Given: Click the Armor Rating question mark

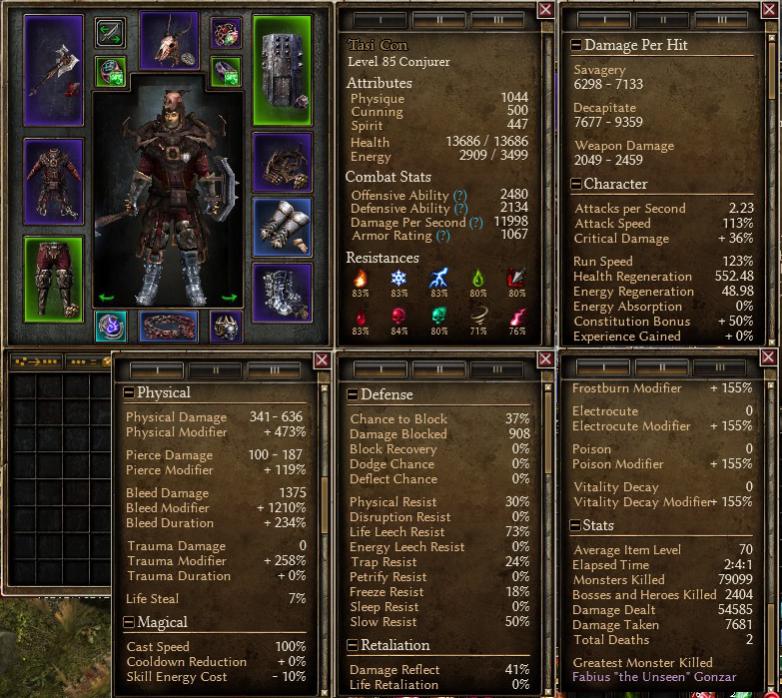Looking at the screenshot, I should pyautogui.click(x=442, y=236).
